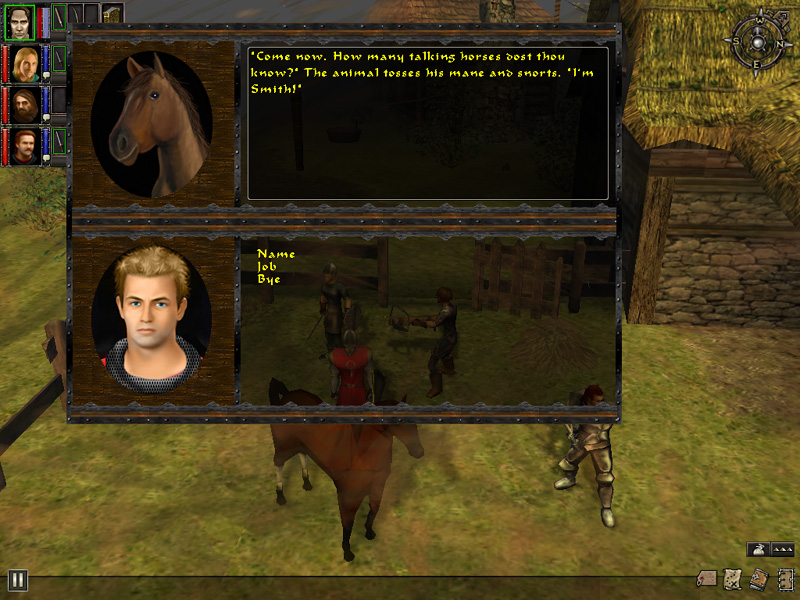Screen dimensions: 800x600
Task: Choose the Job dialogue topic
Action: click(270, 266)
